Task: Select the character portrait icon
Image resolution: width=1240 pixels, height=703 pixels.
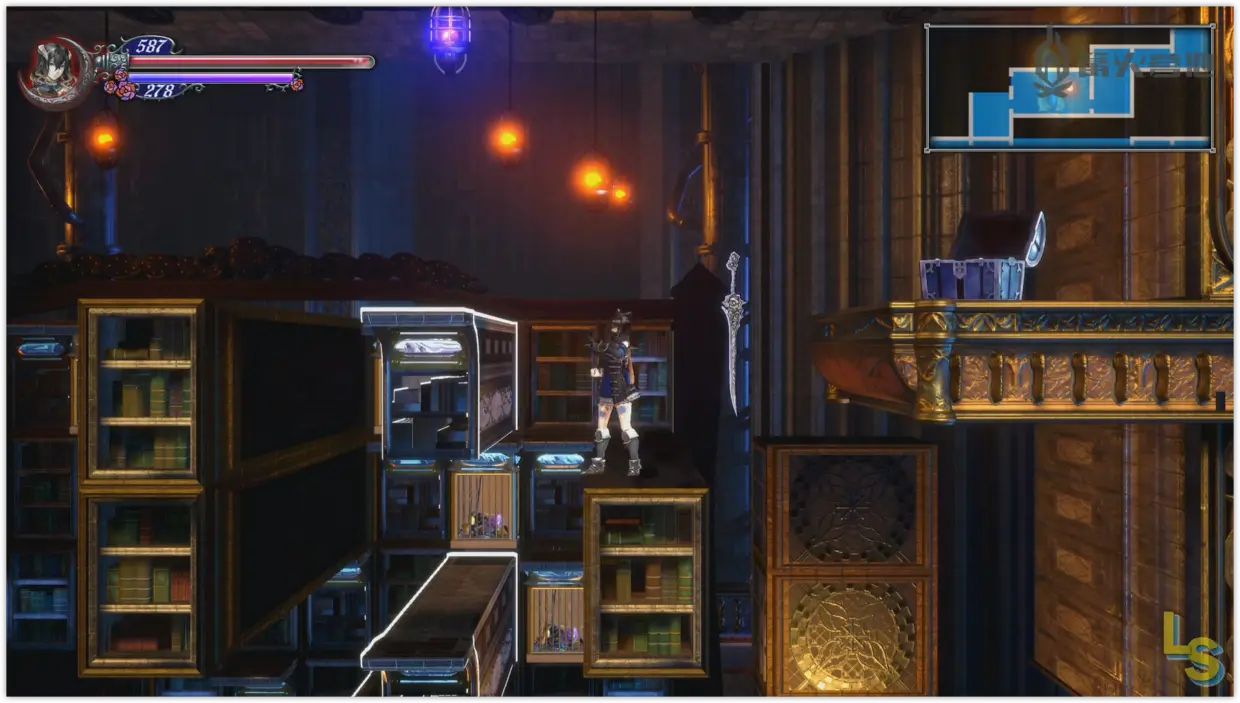Action: [x=50, y=70]
